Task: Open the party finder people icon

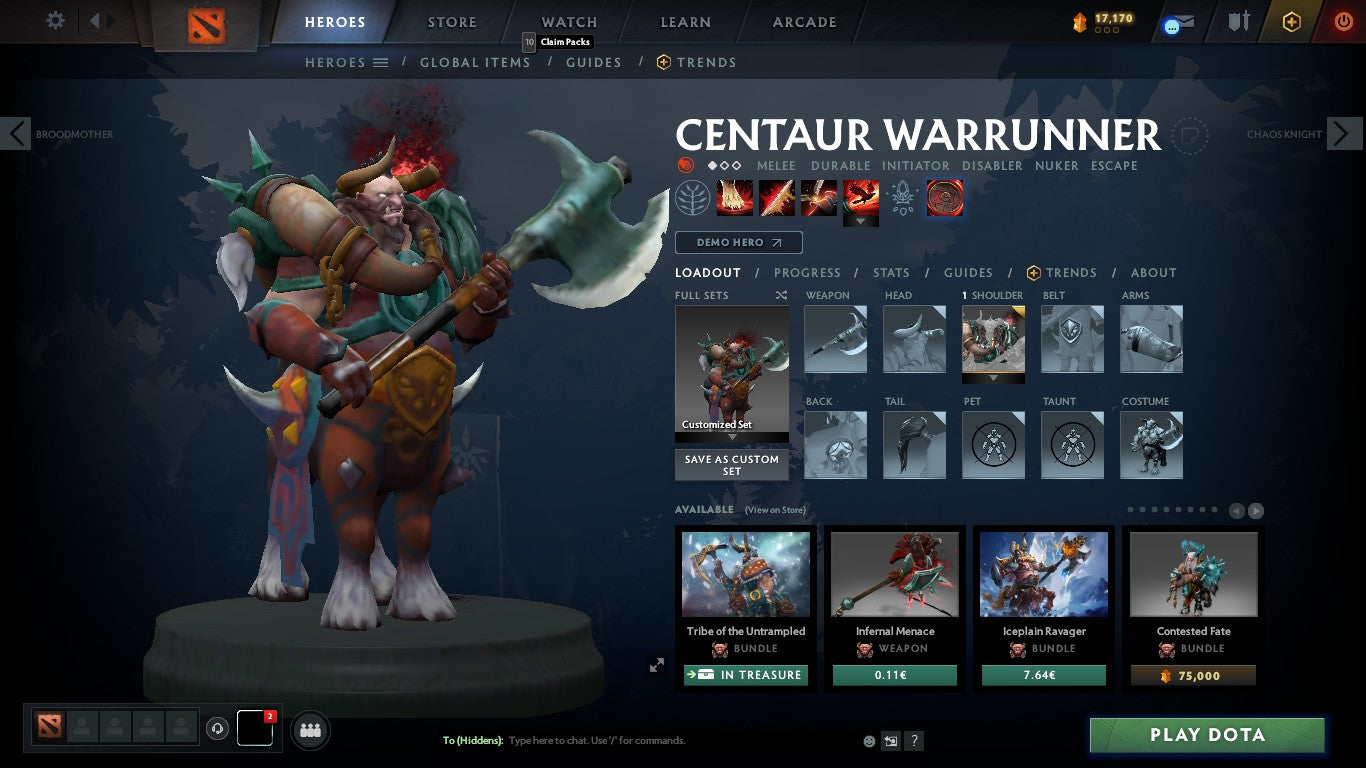Action: click(x=310, y=730)
